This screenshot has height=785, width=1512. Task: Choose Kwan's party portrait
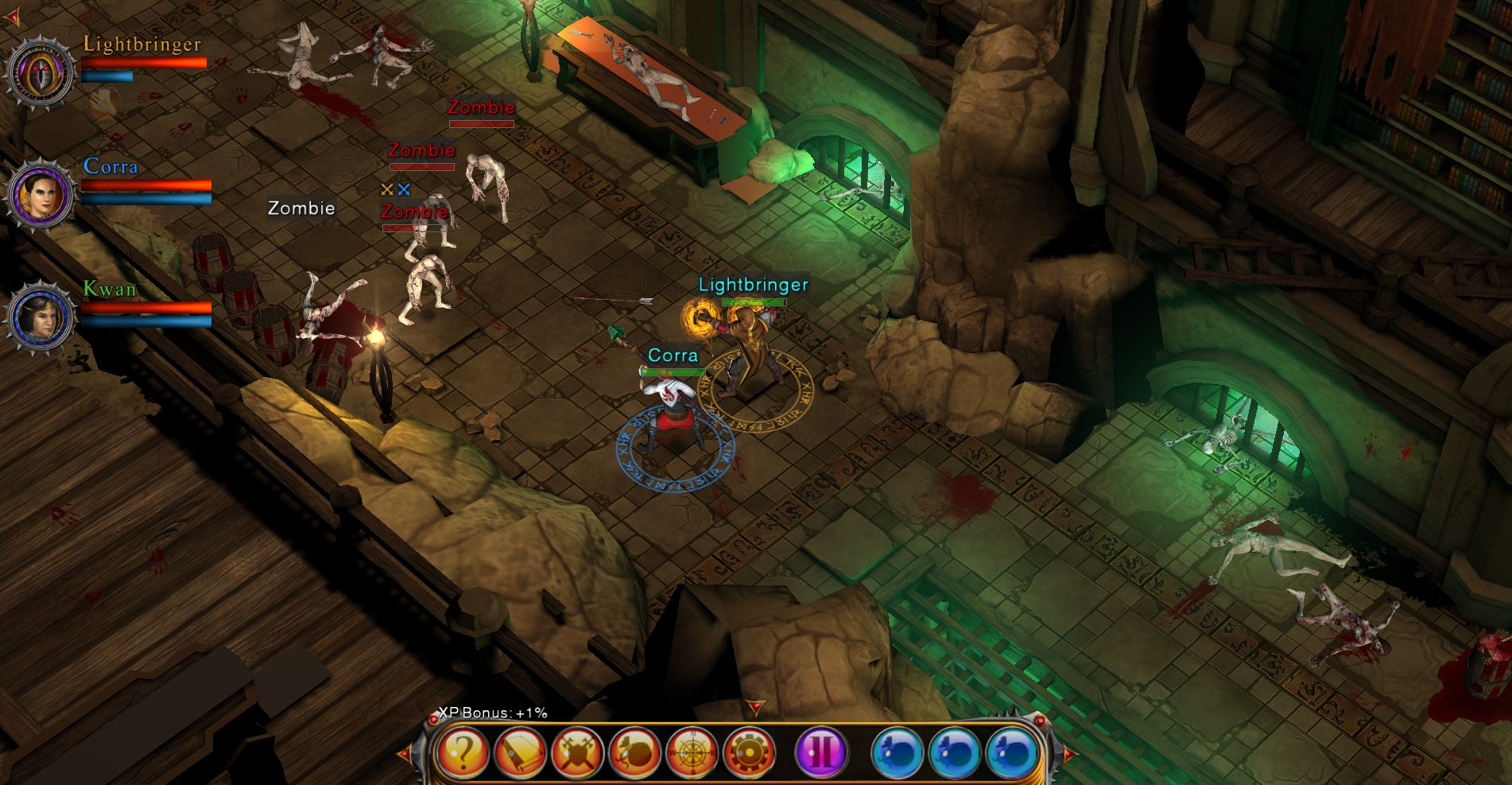pos(40,317)
